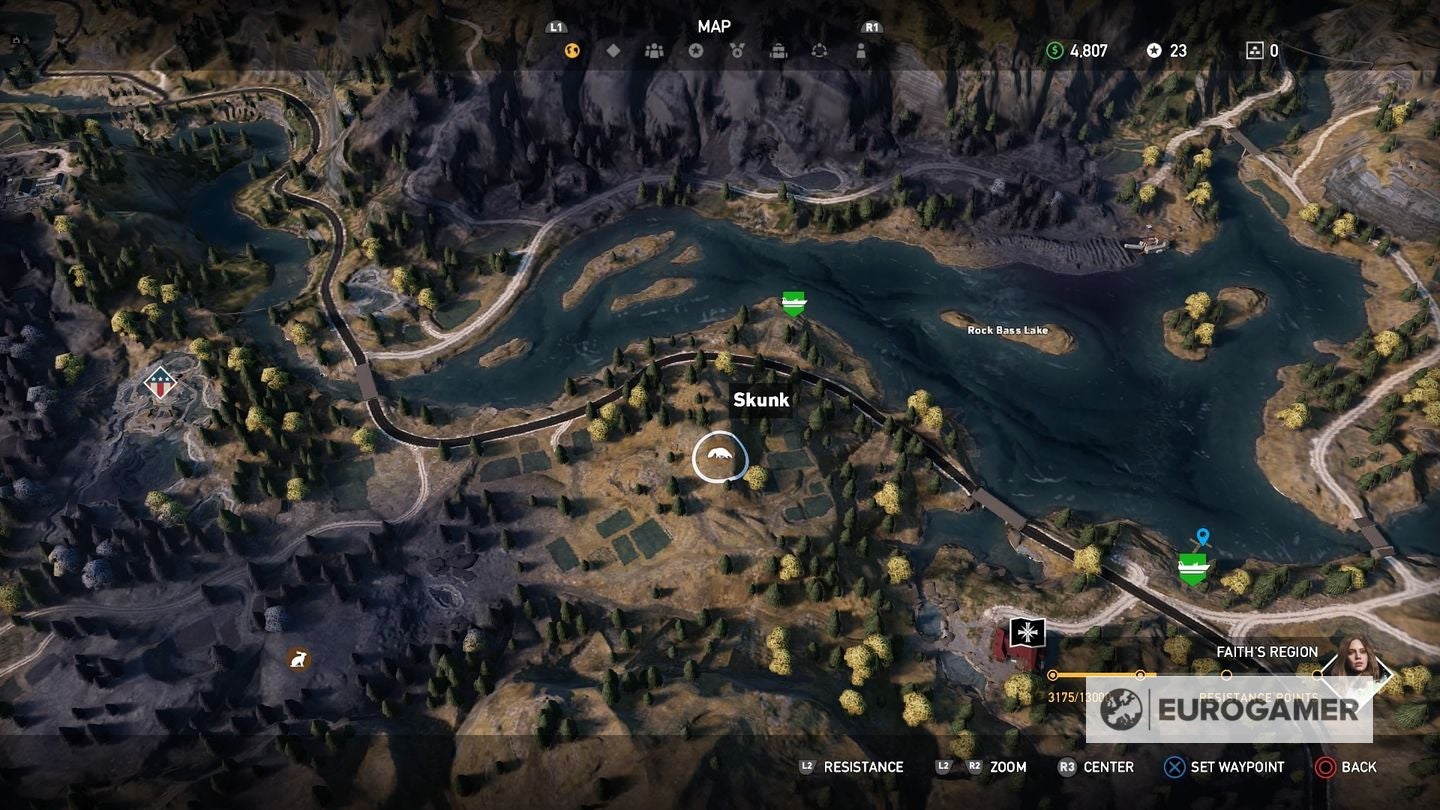This screenshot has width=1440, height=810.
Task: Open the Shop briefcase icon
Action: [779, 50]
